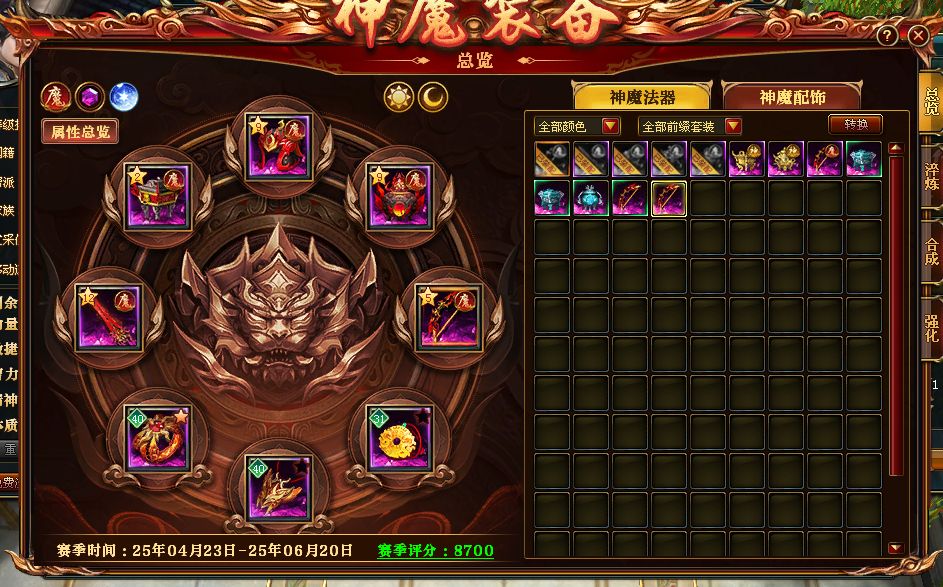Open the 属性总览 attribute overview

pos(80,131)
